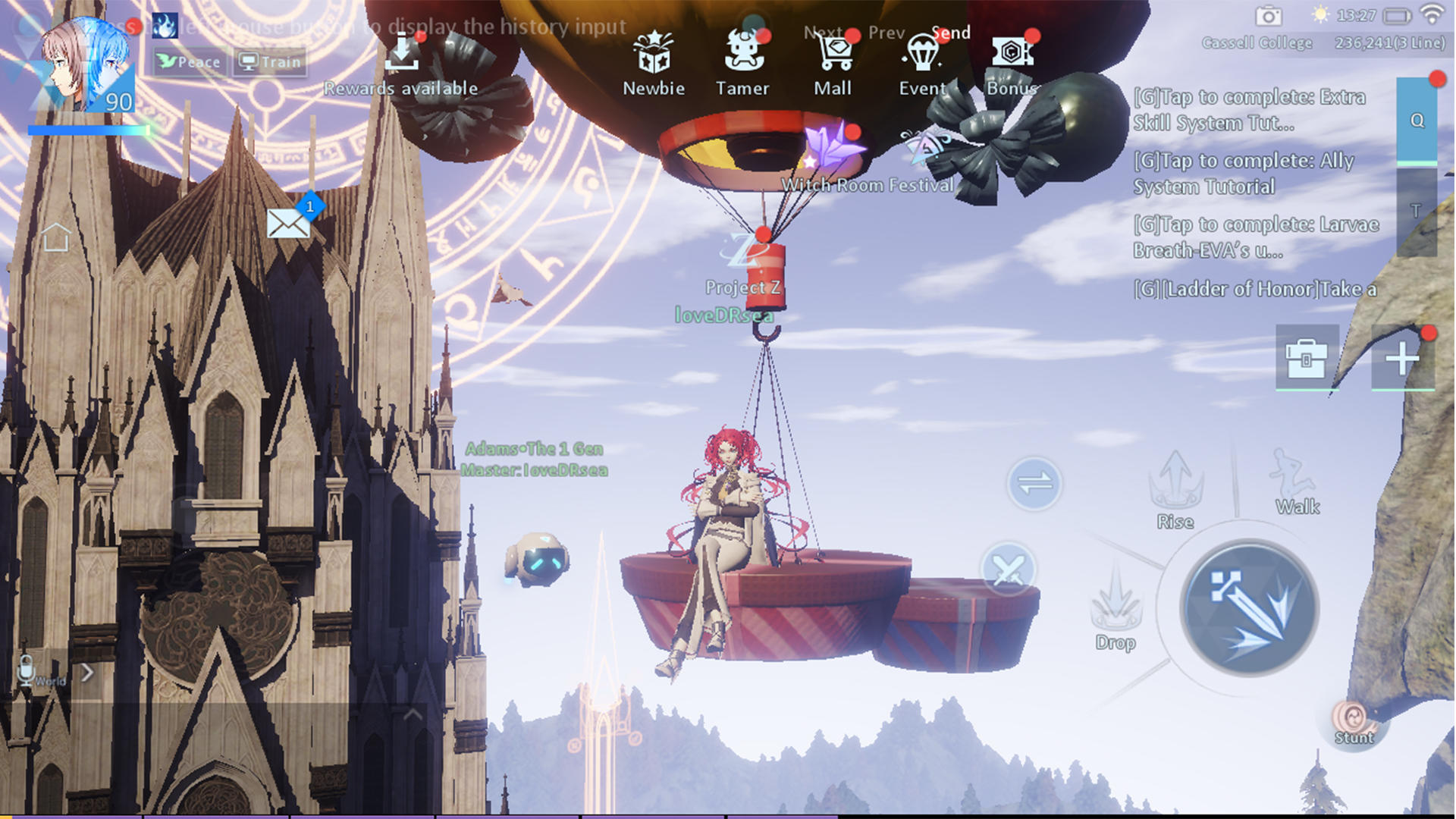Open the Newbie rewards icon
1456x819 pixels.
coord(653,53)
